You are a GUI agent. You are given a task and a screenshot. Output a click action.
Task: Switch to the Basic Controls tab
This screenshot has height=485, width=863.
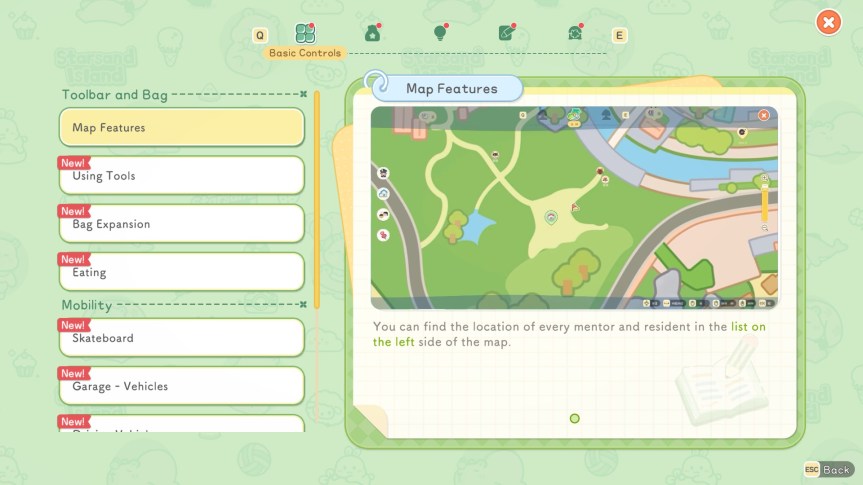[305, 34]
